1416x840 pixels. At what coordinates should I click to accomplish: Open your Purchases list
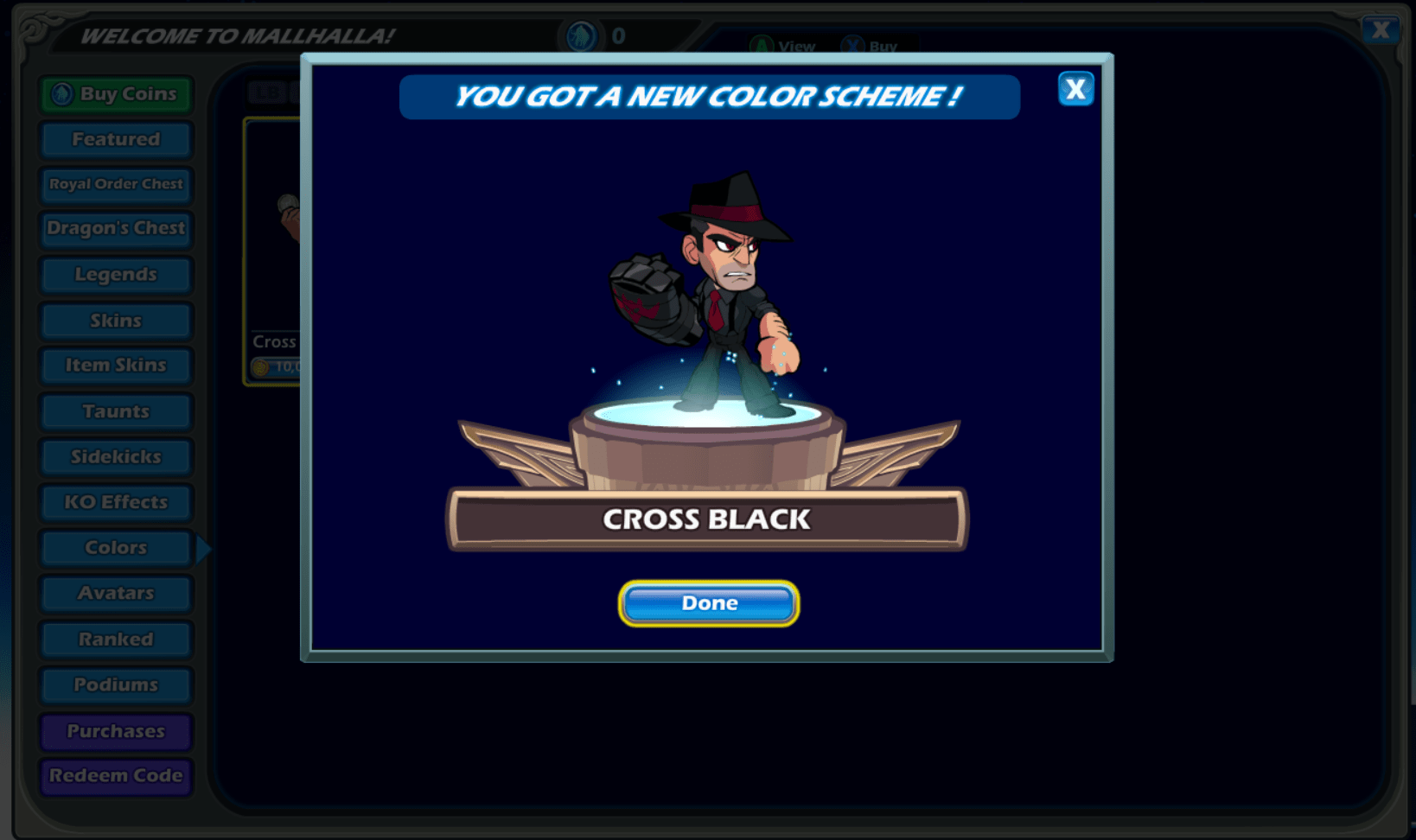[115, 730]
